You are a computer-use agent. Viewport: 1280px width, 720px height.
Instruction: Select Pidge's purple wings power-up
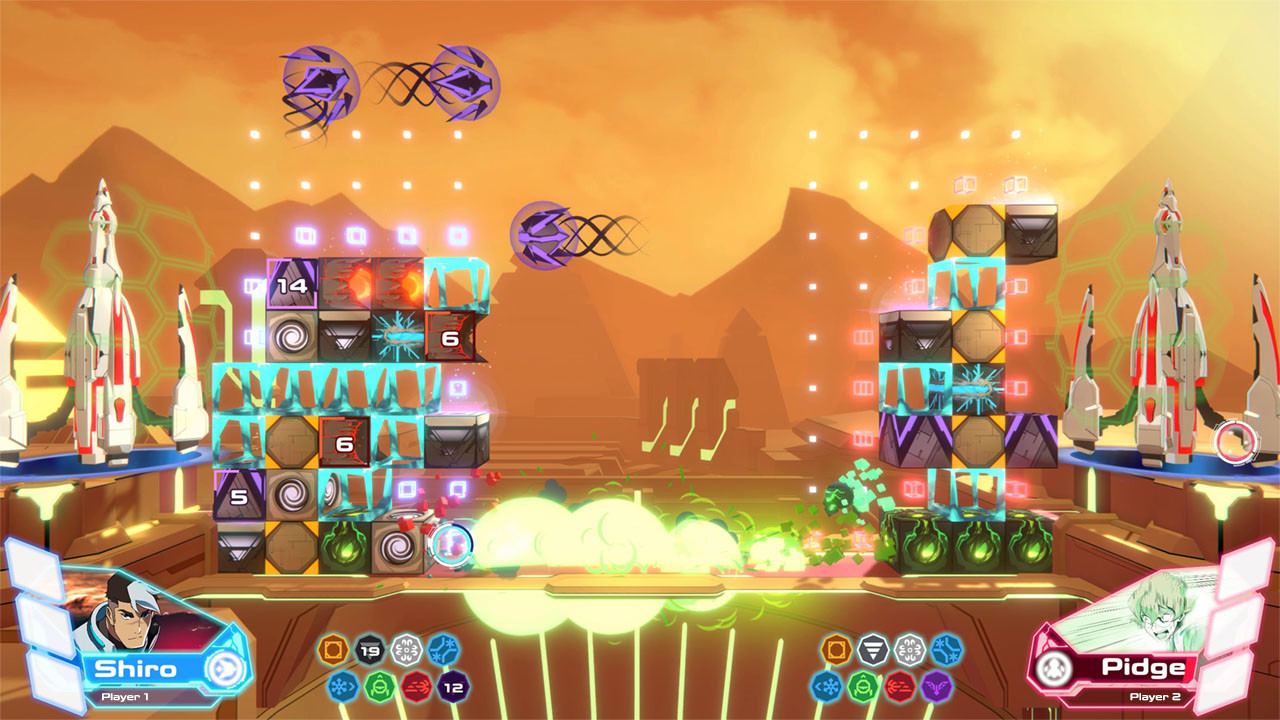pyautogui.click(x=937, y=686)
